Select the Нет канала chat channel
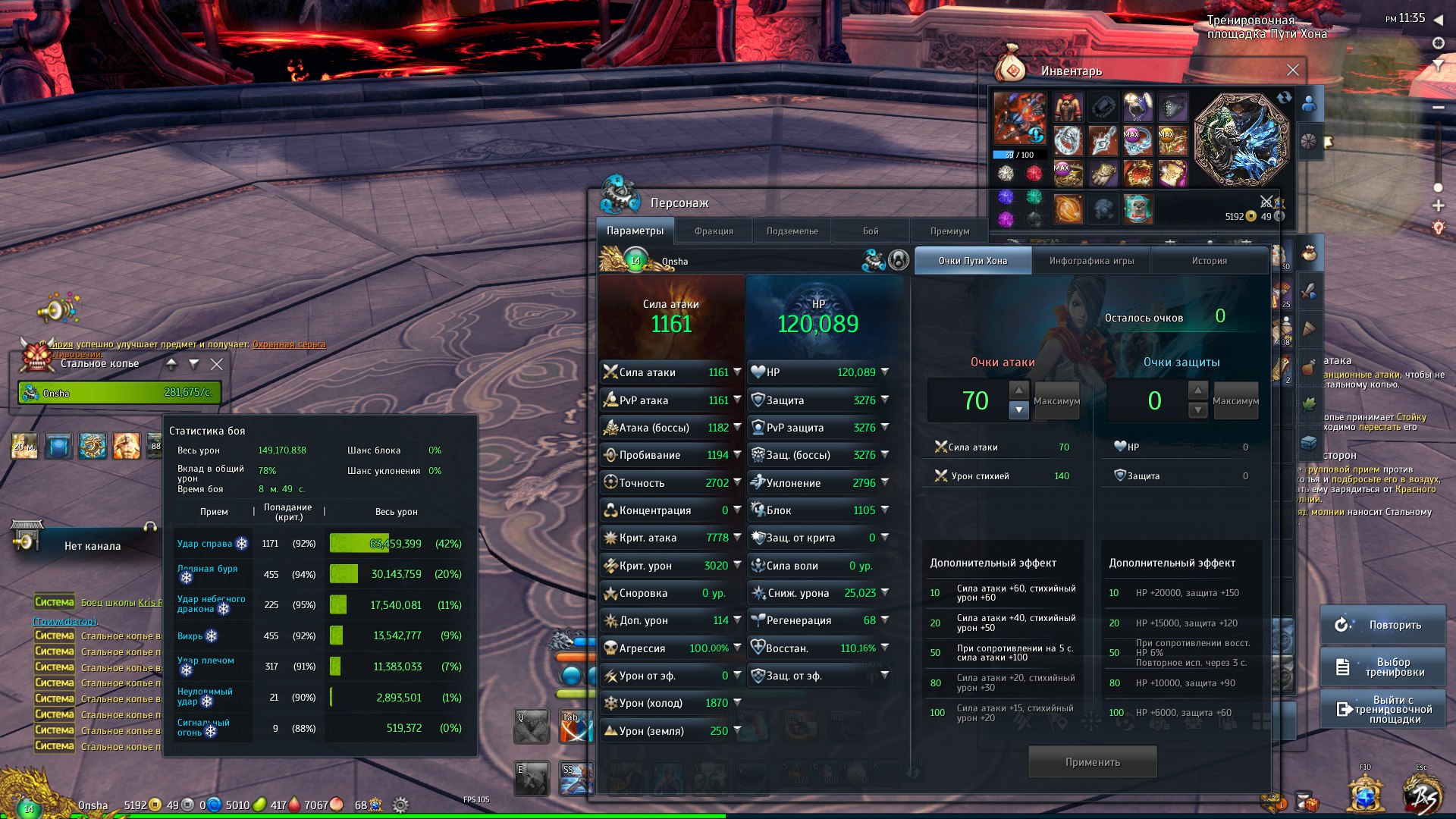The width and height of the screenshot is (1456, 819). click(x=92, y=546)
